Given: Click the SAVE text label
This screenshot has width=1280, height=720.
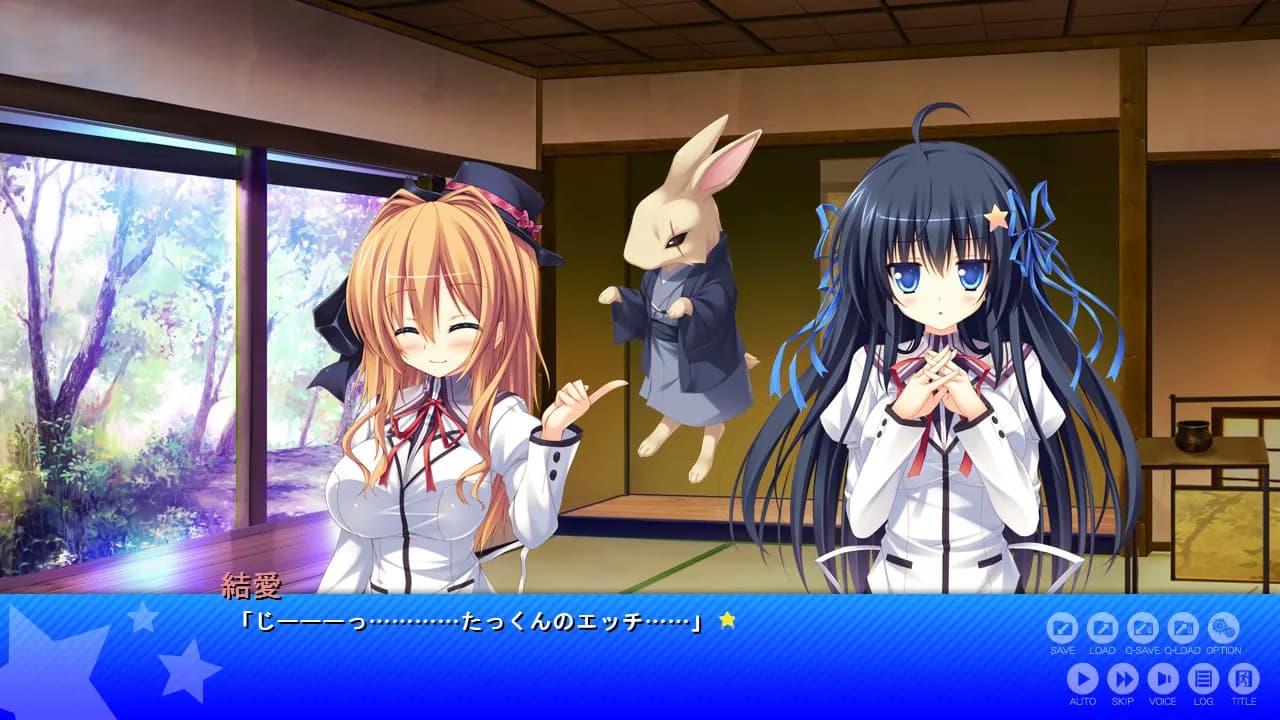Looking at the screenshot, I should [x=1062, y=650].
